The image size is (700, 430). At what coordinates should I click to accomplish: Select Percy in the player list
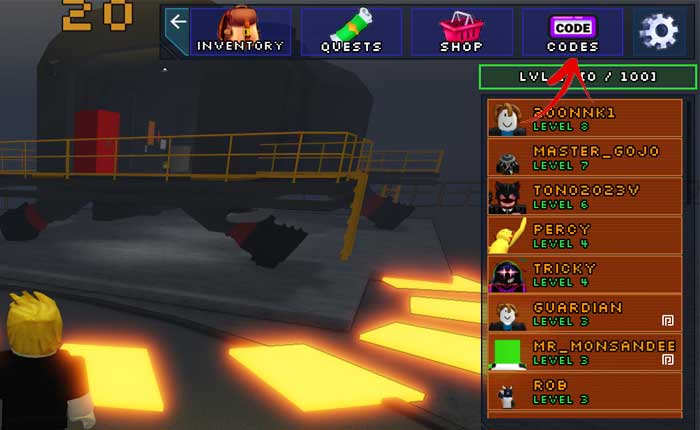tap(585, 235)
